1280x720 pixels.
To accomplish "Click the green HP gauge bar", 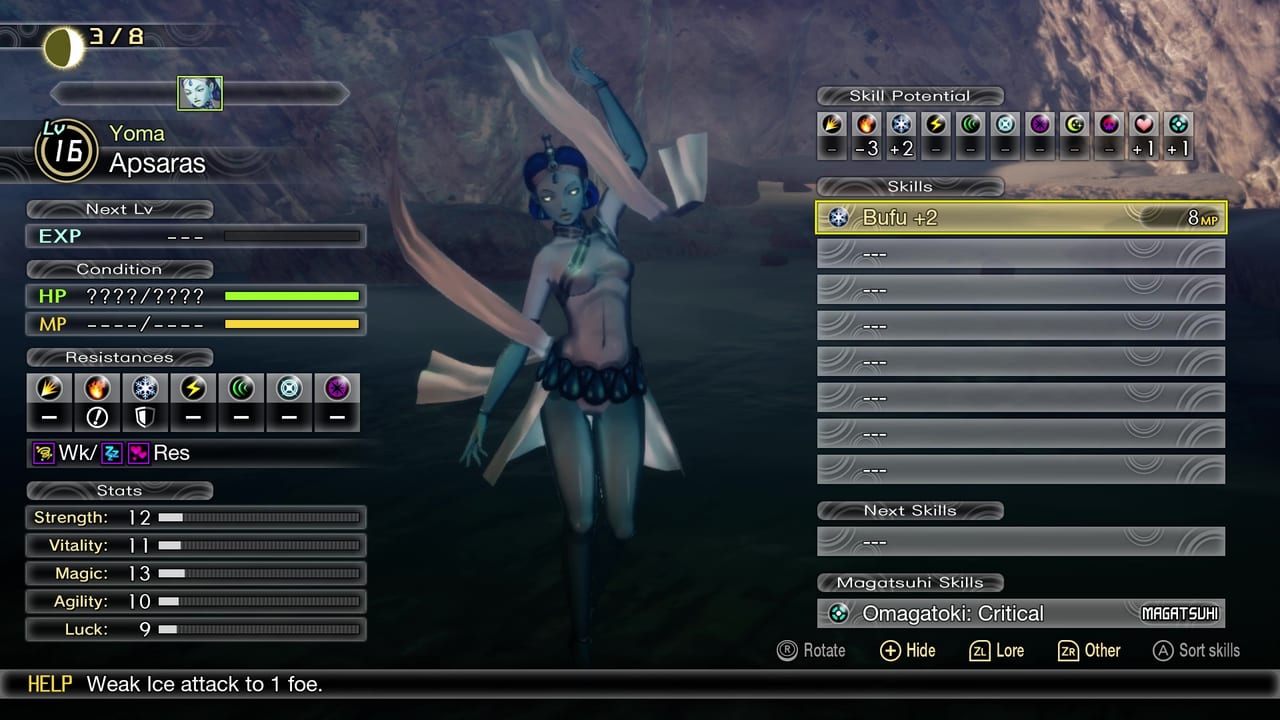I will [290, 295].
